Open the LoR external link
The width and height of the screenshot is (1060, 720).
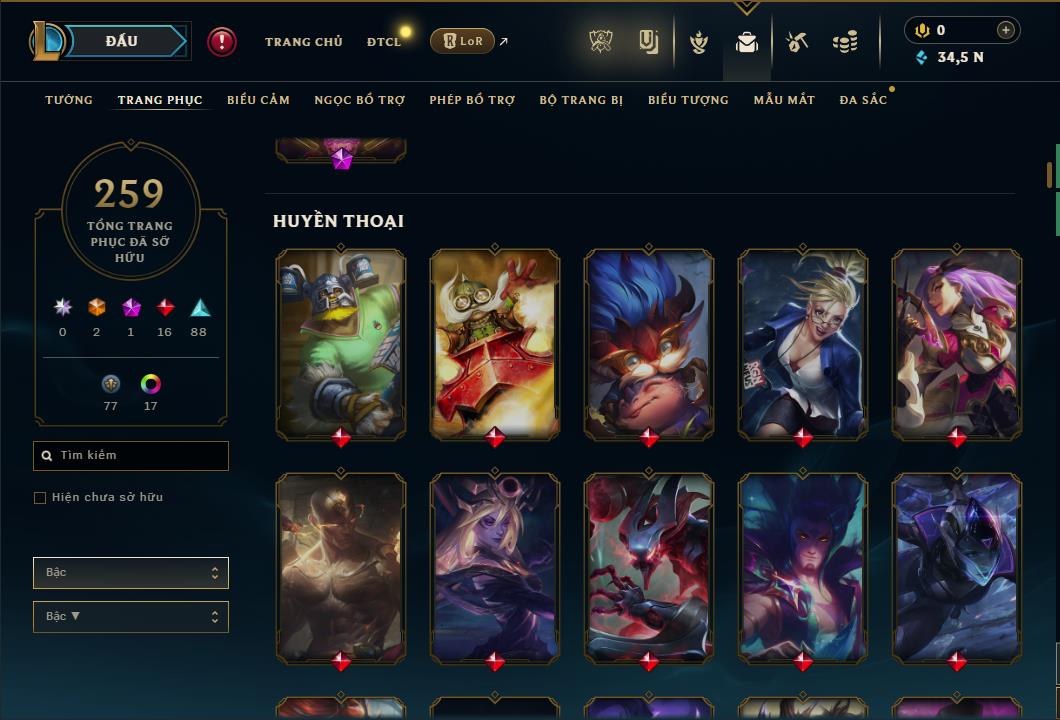pos(462,41)
